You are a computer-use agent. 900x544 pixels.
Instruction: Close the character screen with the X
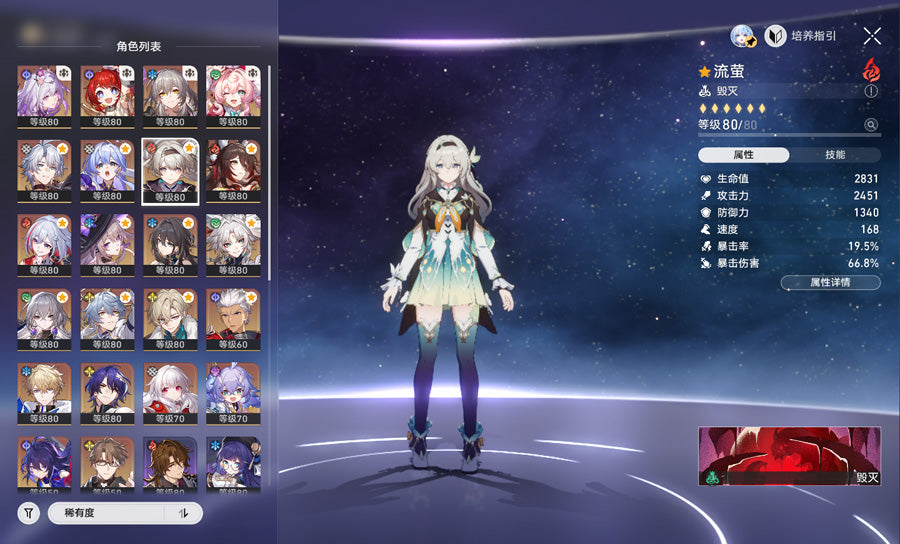[872, 36]
